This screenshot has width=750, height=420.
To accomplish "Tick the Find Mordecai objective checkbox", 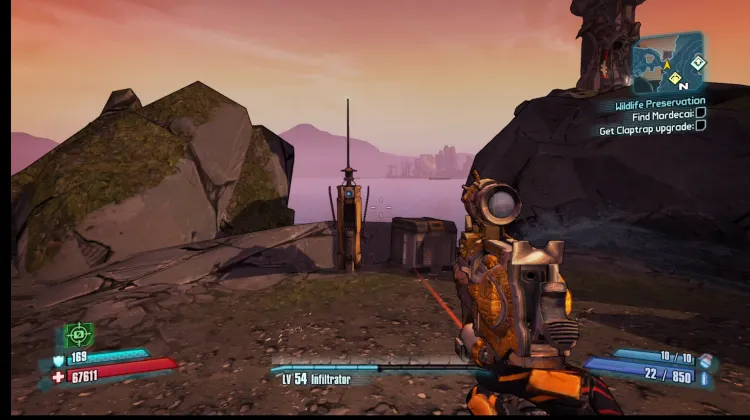I will [700, 115].
